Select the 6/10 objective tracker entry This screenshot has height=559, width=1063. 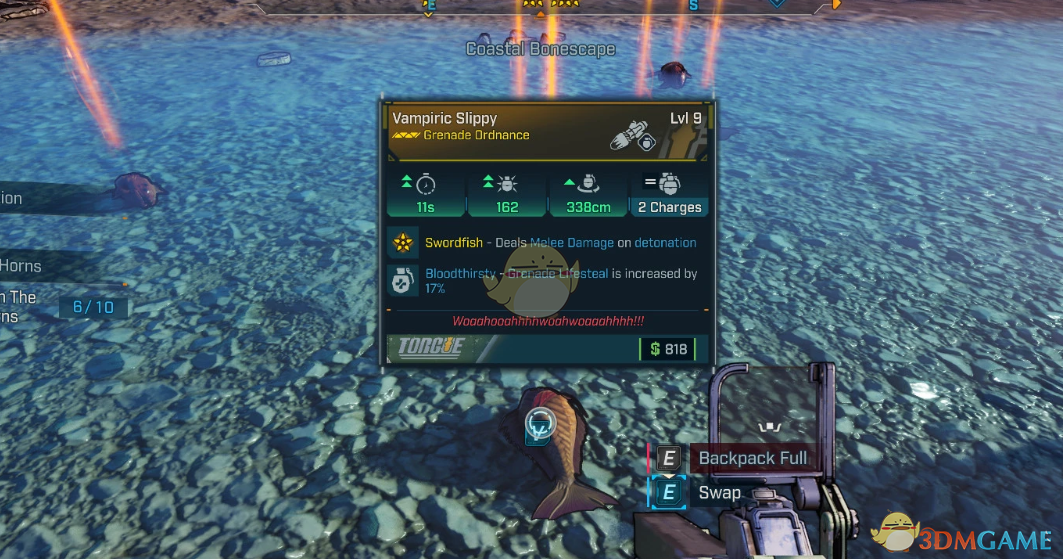93,307
